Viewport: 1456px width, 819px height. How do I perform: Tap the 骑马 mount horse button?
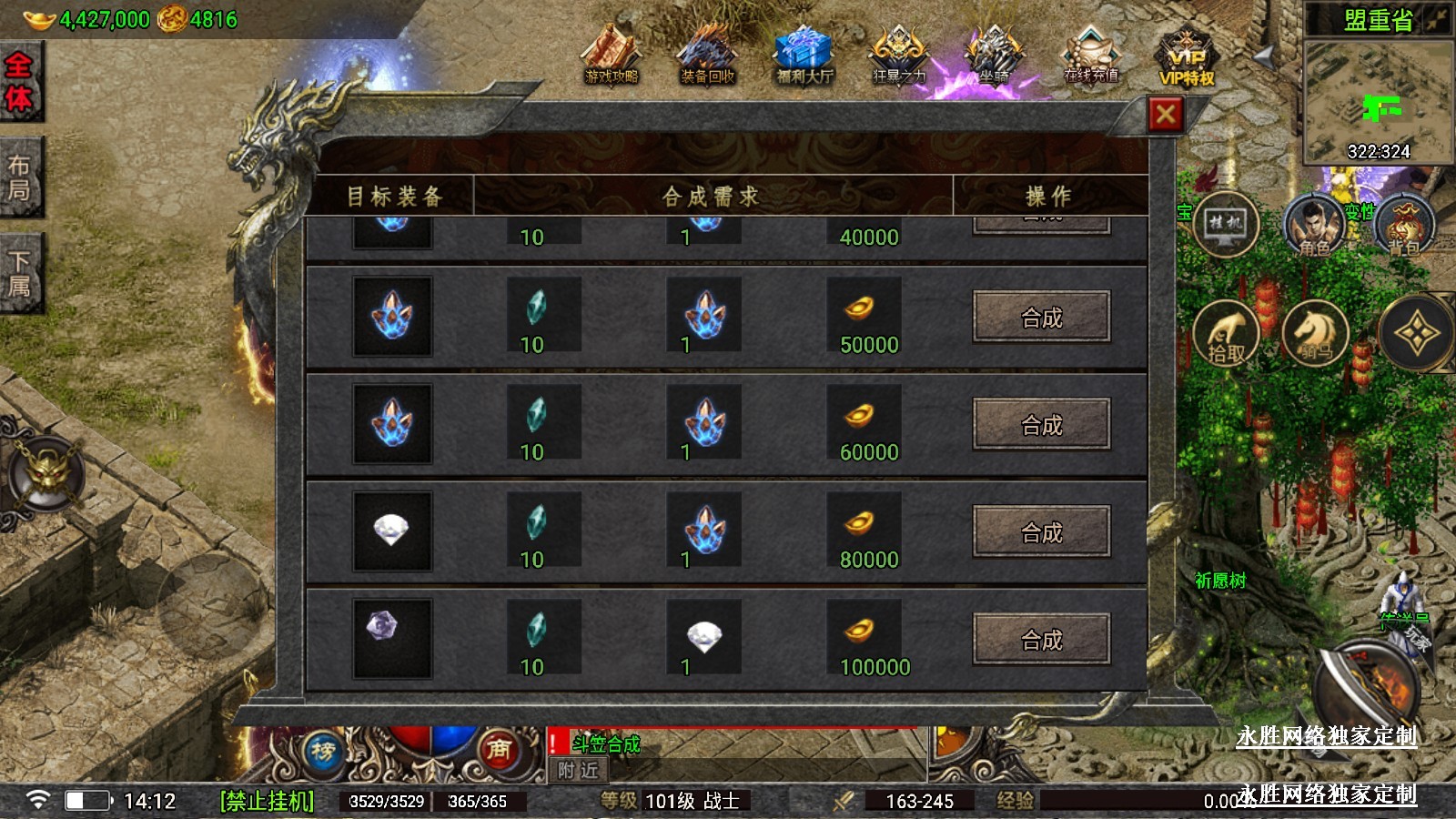1315,333
